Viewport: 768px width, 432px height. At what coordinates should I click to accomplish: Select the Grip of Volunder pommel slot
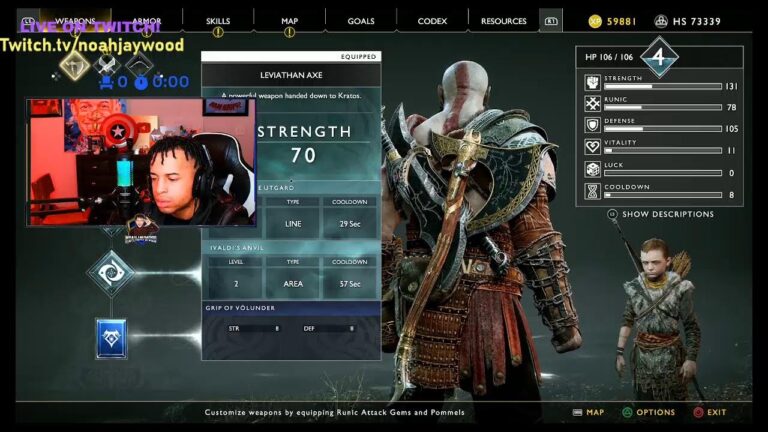[110, 338]
